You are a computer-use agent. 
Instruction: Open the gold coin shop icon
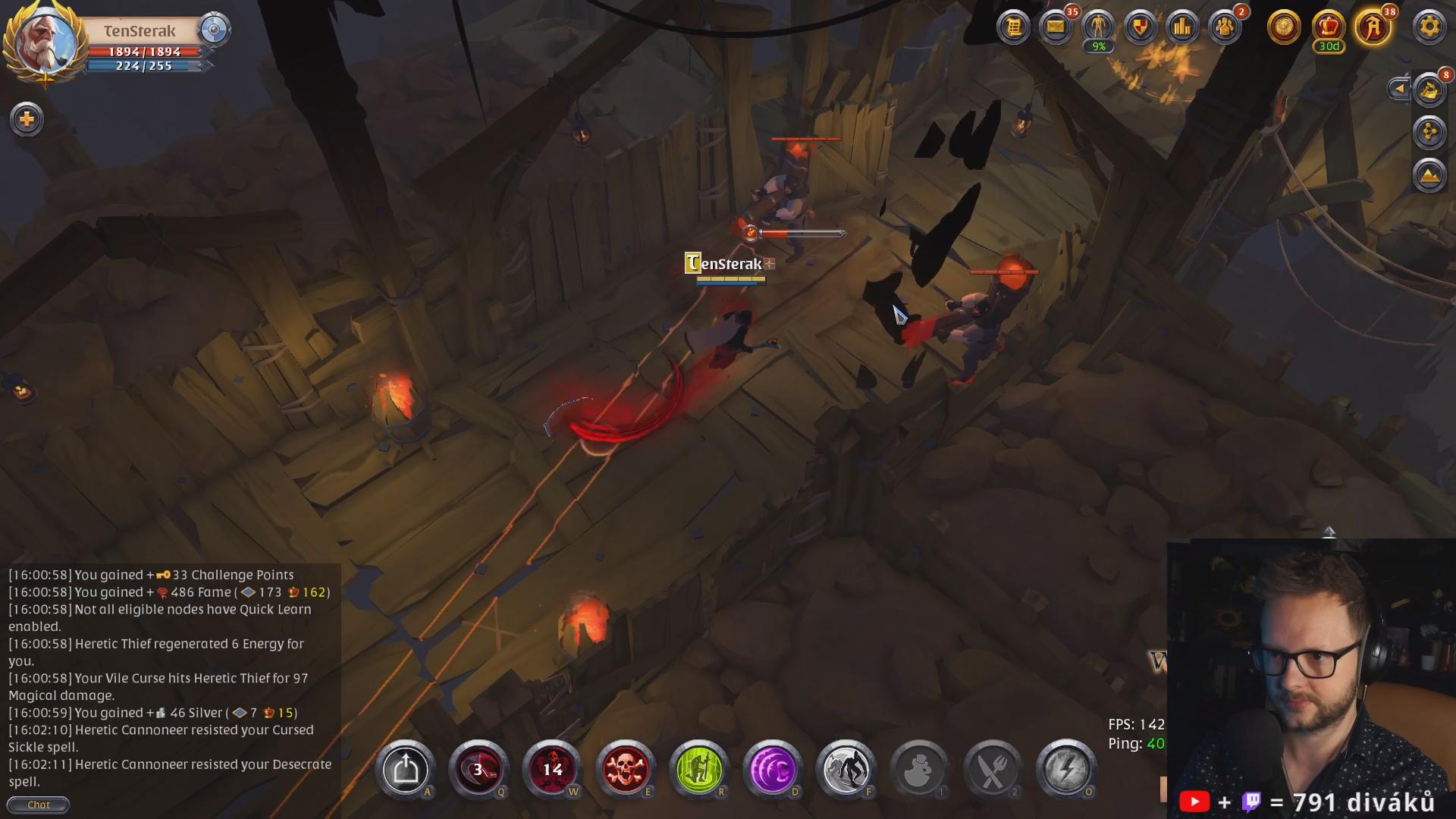pyautogui.click(x=1284, y=28)
